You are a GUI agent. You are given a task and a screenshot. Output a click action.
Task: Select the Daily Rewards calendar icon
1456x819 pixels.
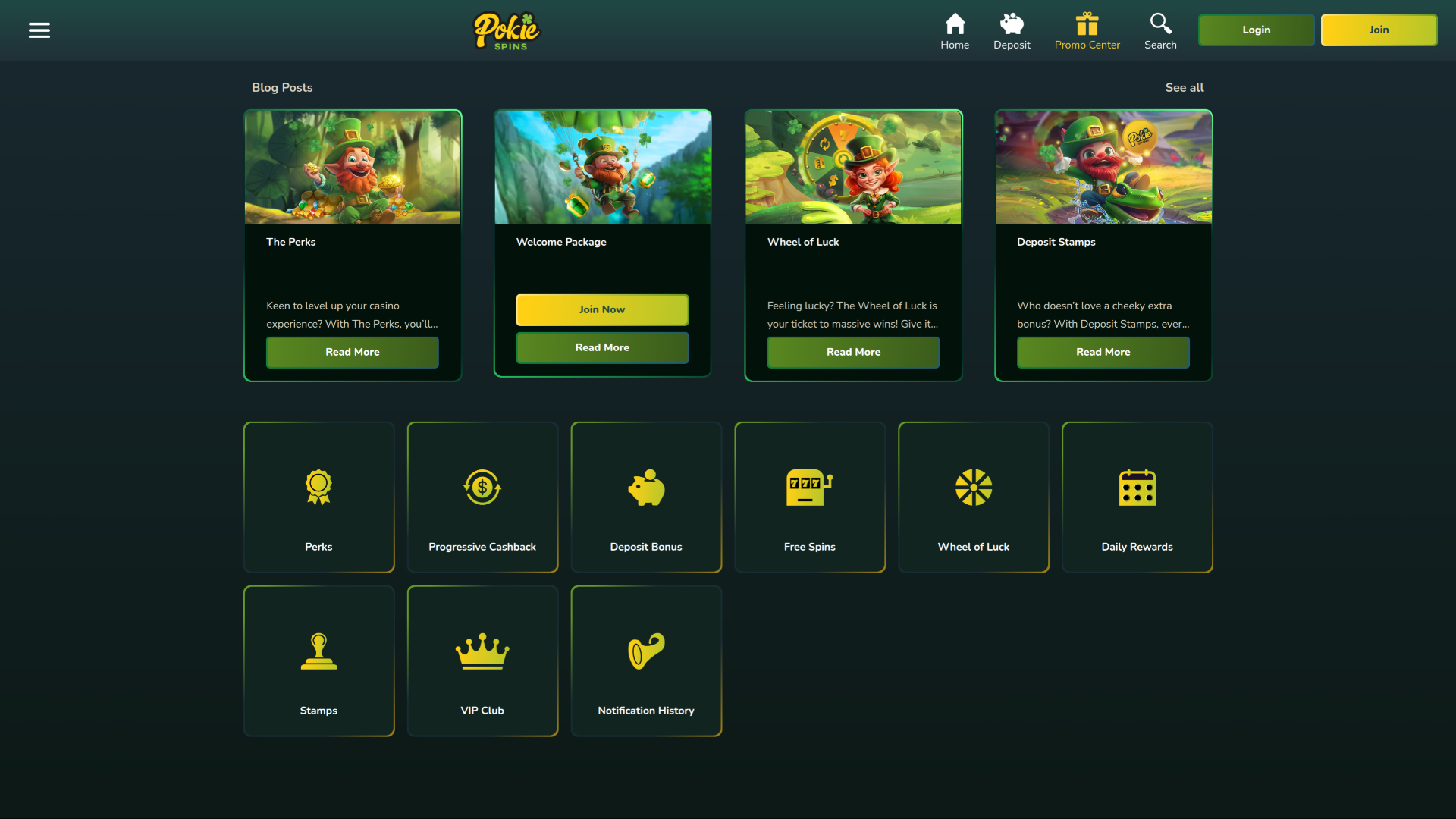click(1137, 488)
